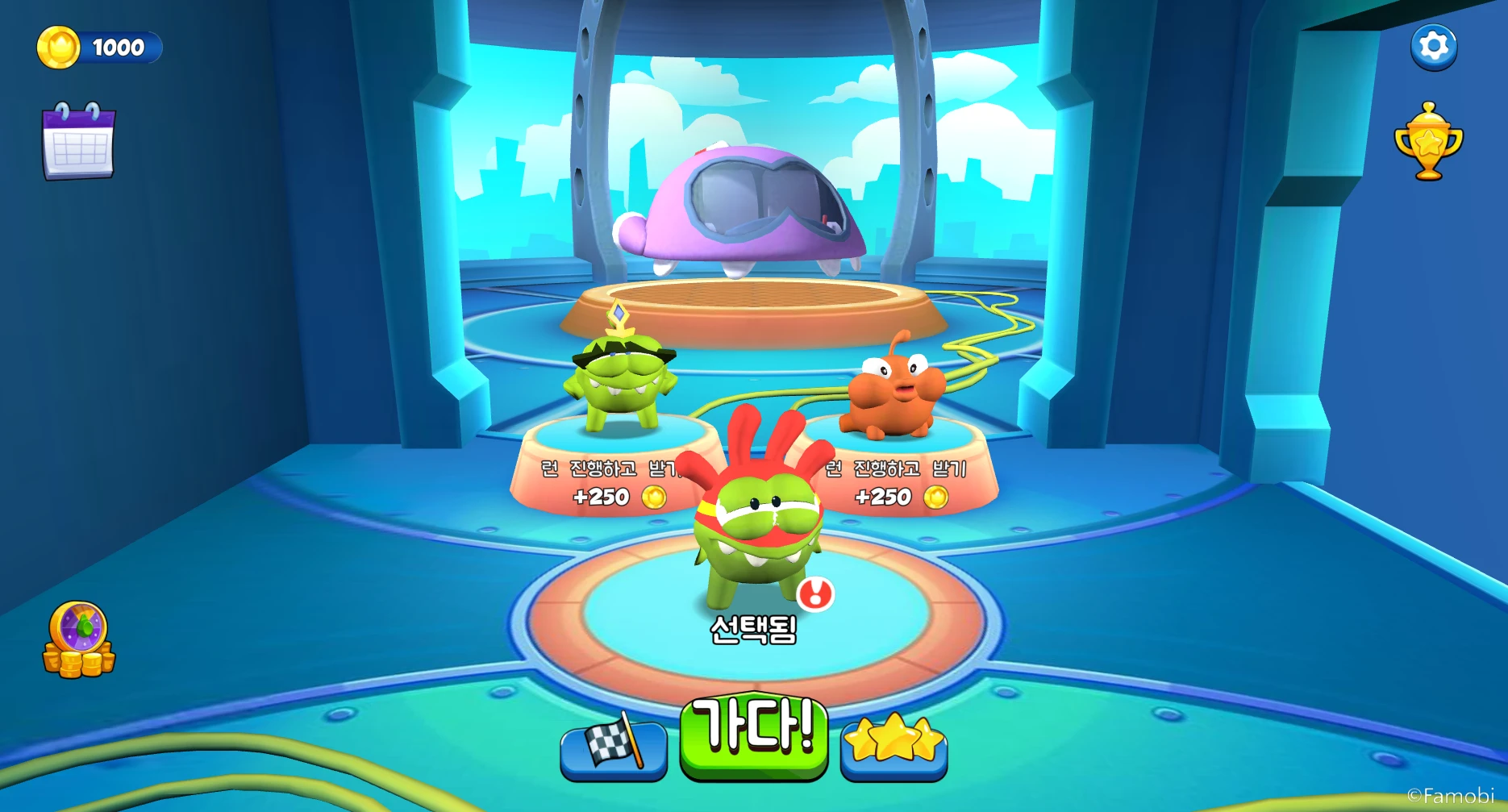The image size is (1508, 812).
Task: Claim +250 coins on the right pedestal
Action: (x=885, y=498)
